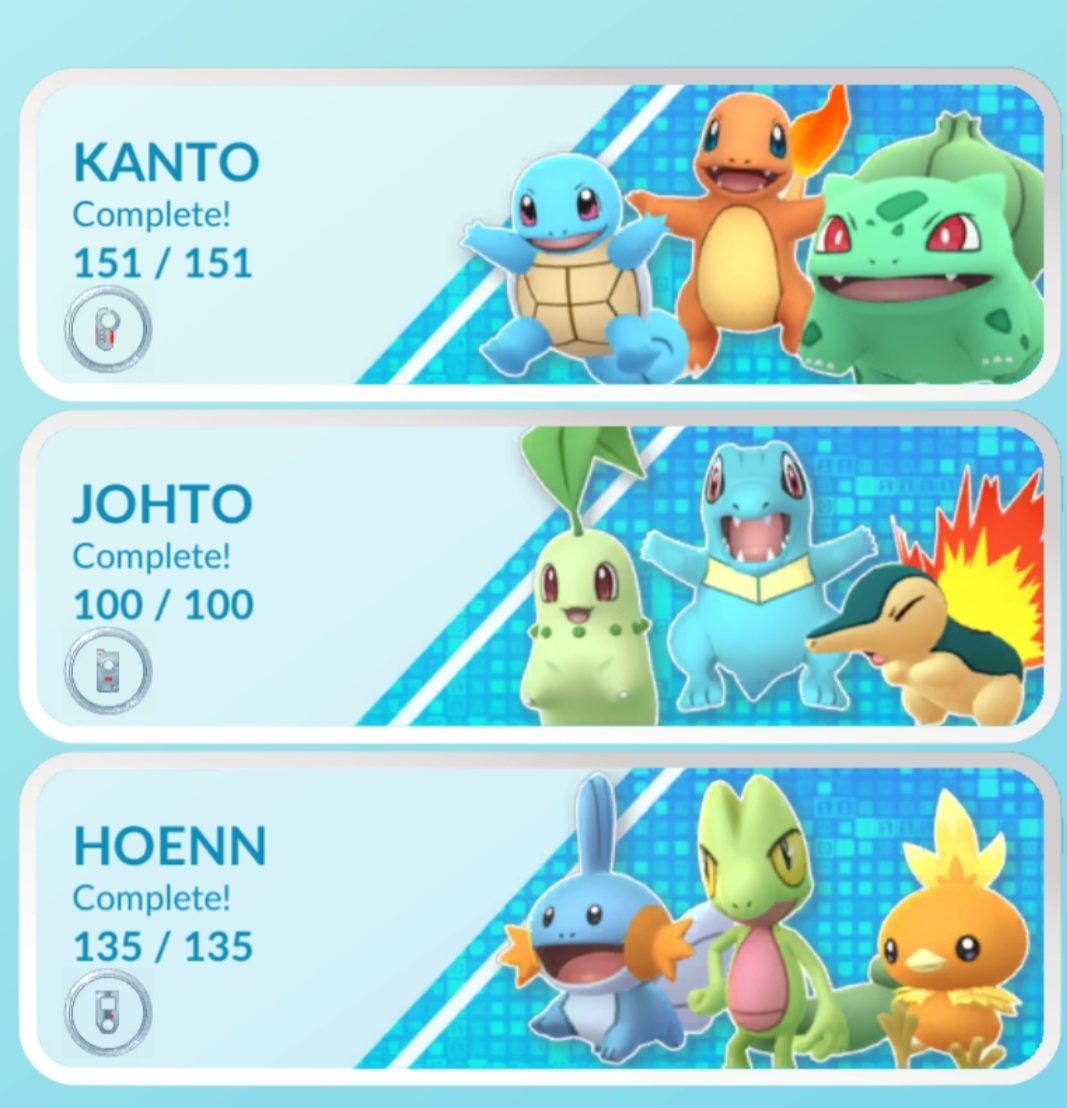
Task: Tap the Kanto medal icon
Action: click(x=108, y=330)
